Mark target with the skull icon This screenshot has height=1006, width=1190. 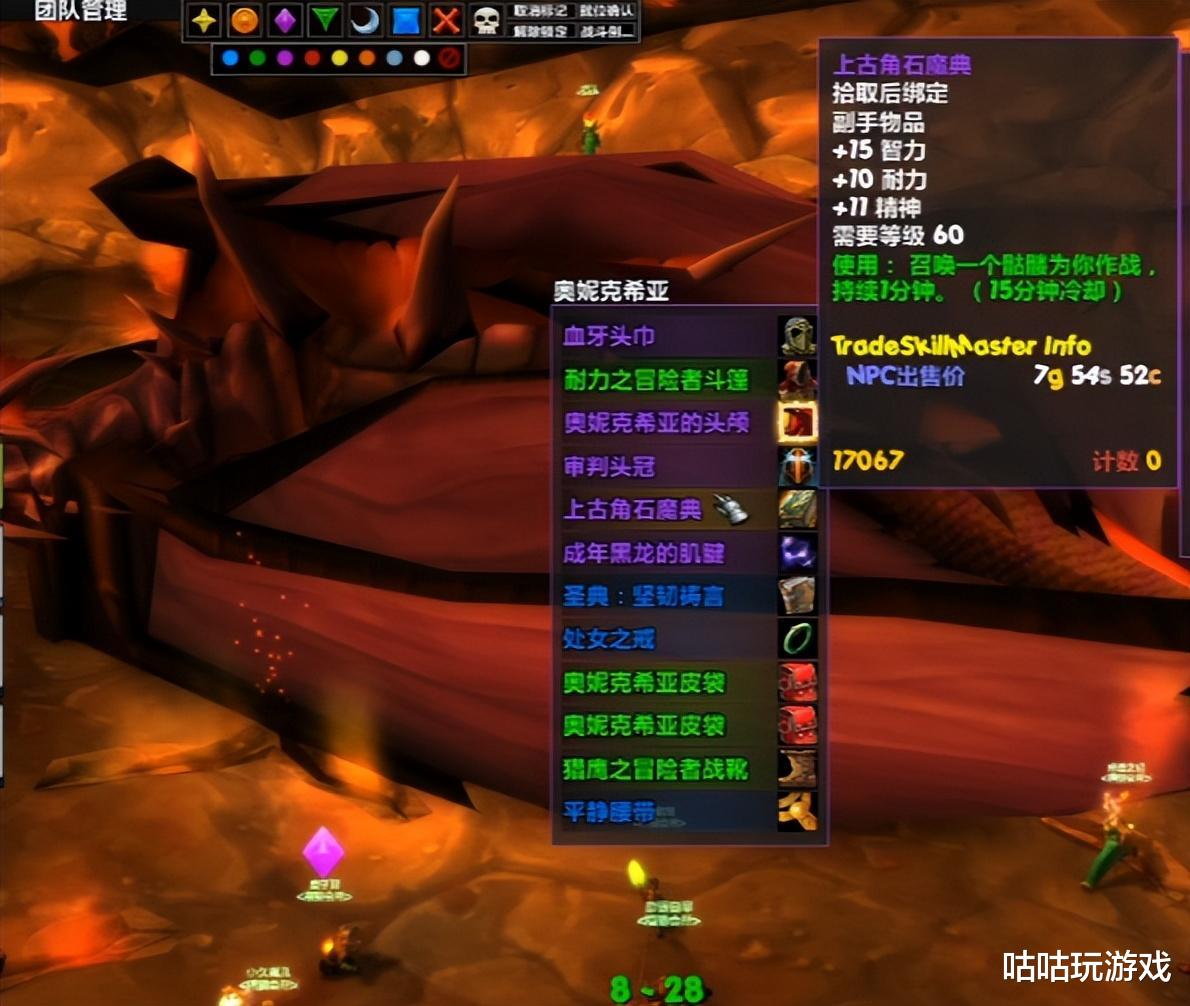(486, 20)
